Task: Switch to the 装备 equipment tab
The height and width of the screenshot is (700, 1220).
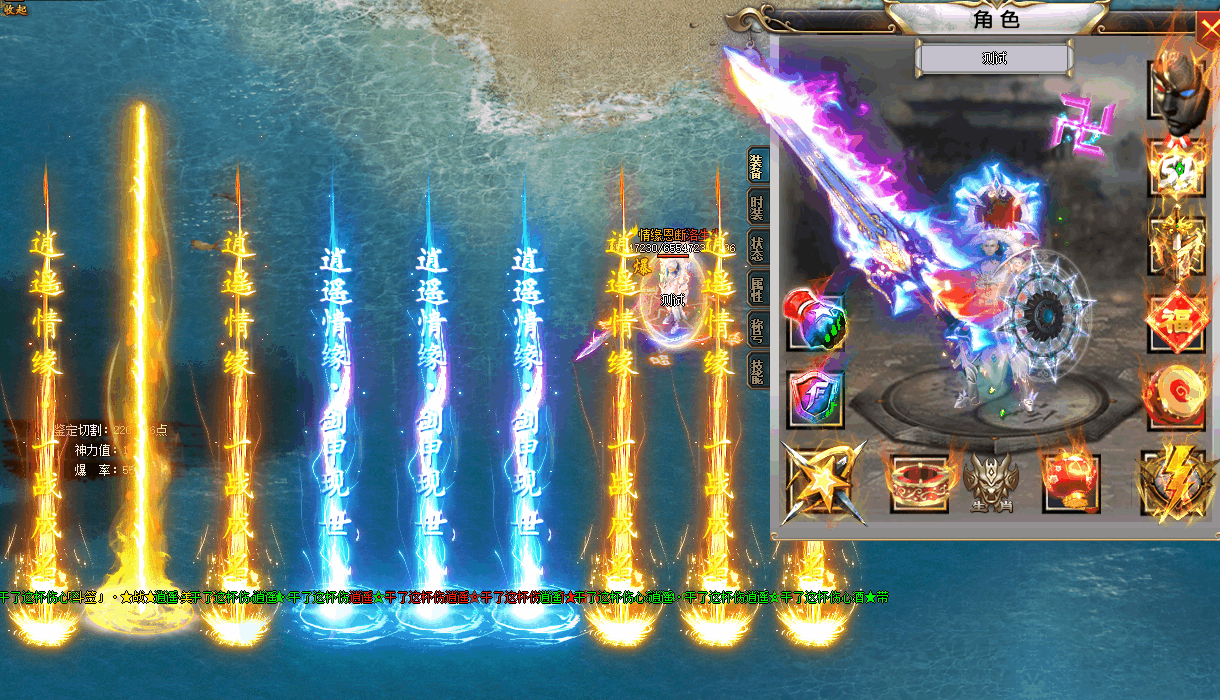Action: coord(756,168)
